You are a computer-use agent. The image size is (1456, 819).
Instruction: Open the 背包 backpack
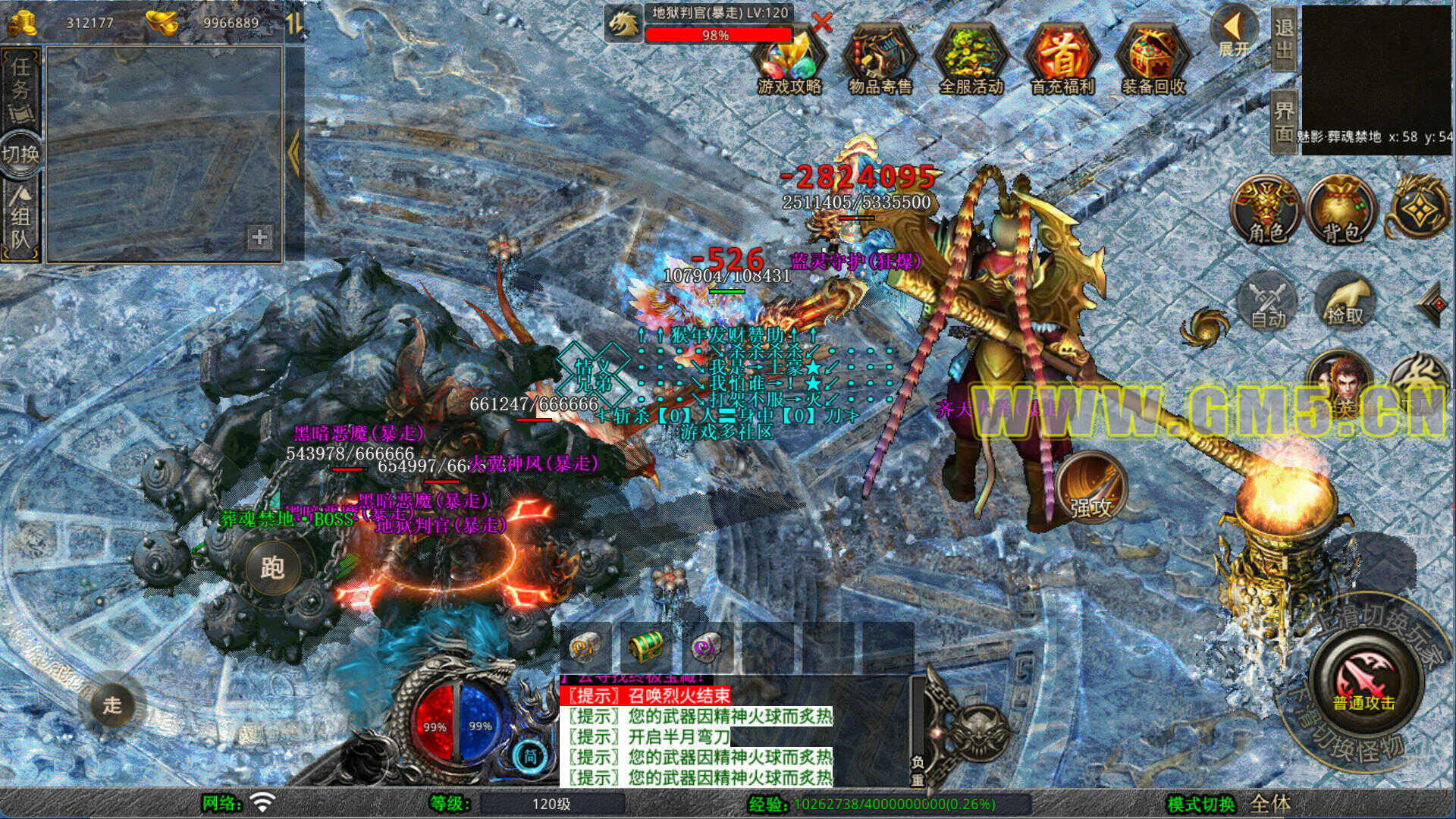coord(1341,209)
